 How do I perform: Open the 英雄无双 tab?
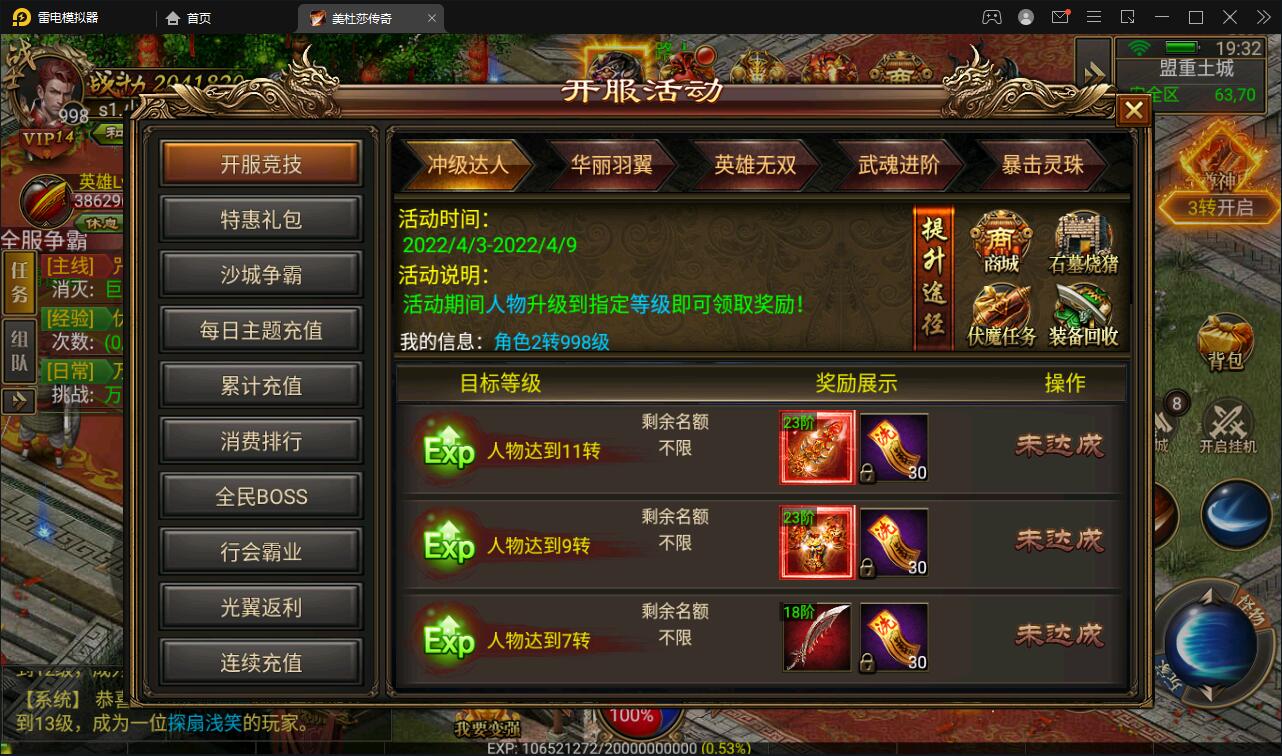756,165
